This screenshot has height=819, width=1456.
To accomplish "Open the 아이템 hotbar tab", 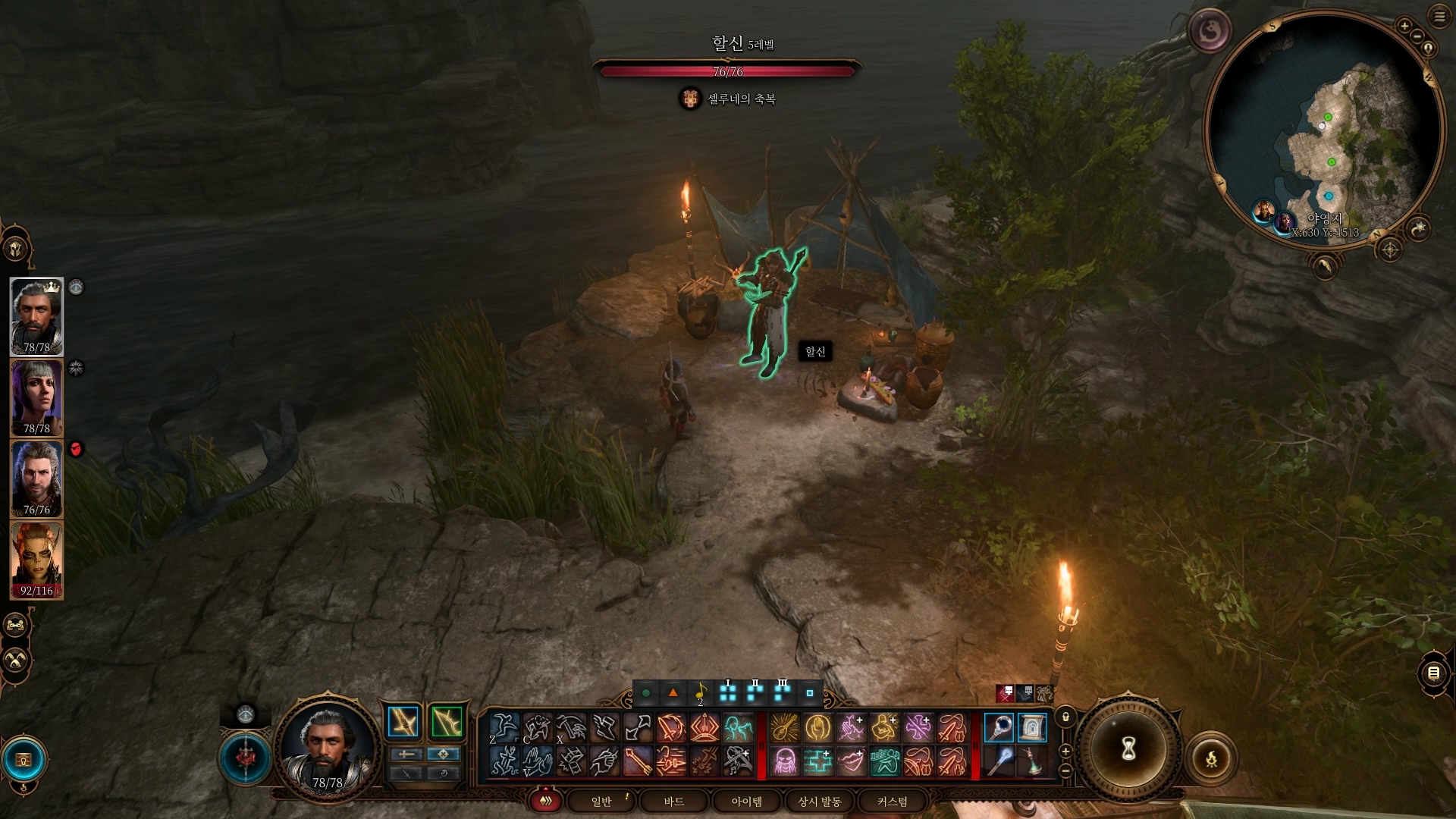I will (746, 802).
